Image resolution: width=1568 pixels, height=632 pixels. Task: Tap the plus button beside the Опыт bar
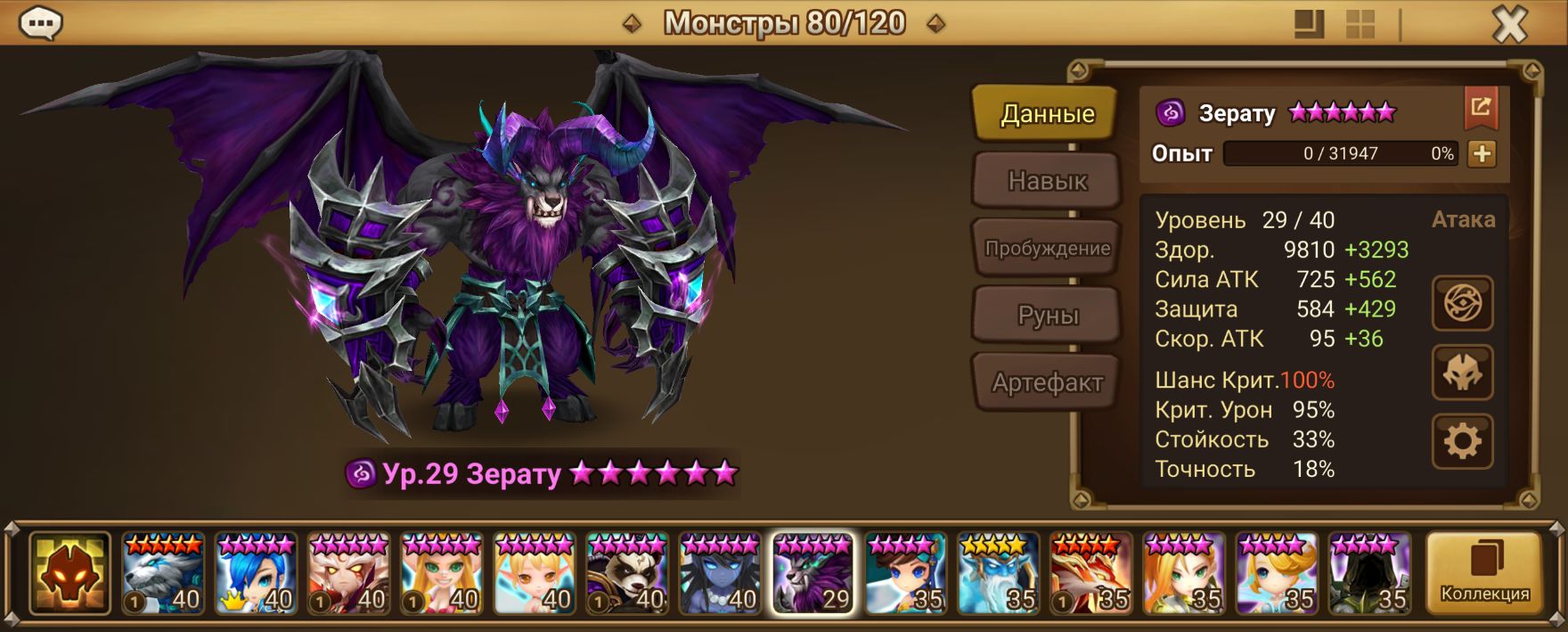(x=1482, y=153)
